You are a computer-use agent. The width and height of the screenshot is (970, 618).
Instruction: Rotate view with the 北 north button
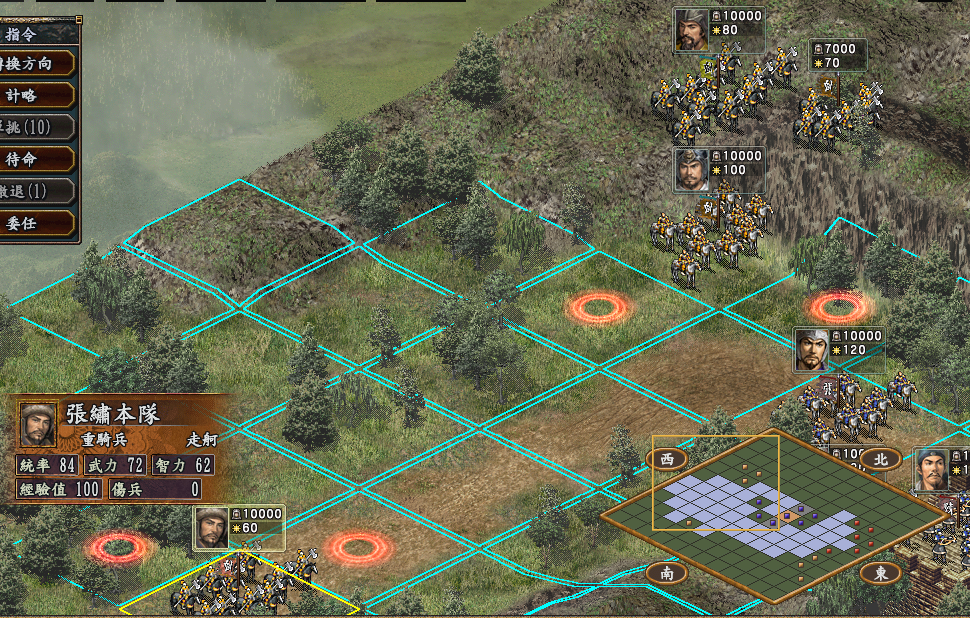point(881,459)
